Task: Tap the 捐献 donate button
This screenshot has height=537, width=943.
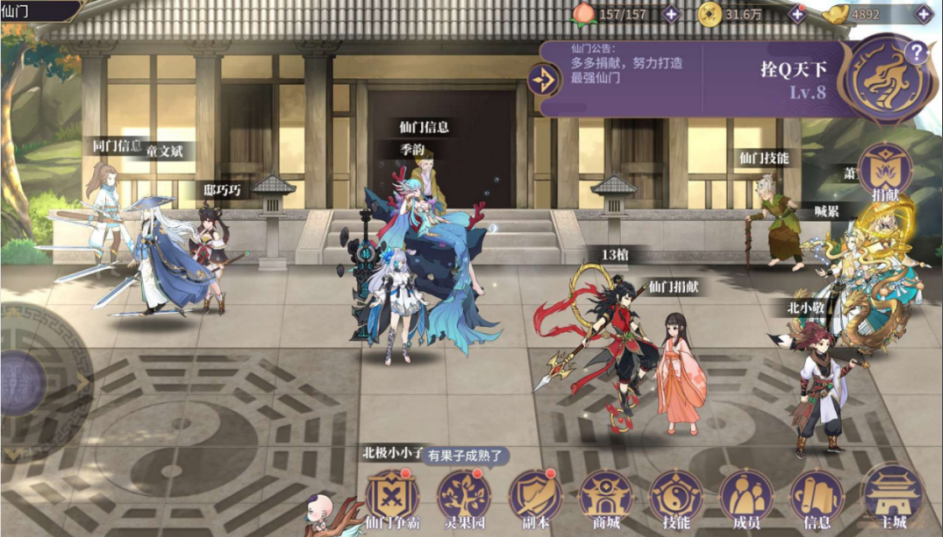Action: [884, 170]
